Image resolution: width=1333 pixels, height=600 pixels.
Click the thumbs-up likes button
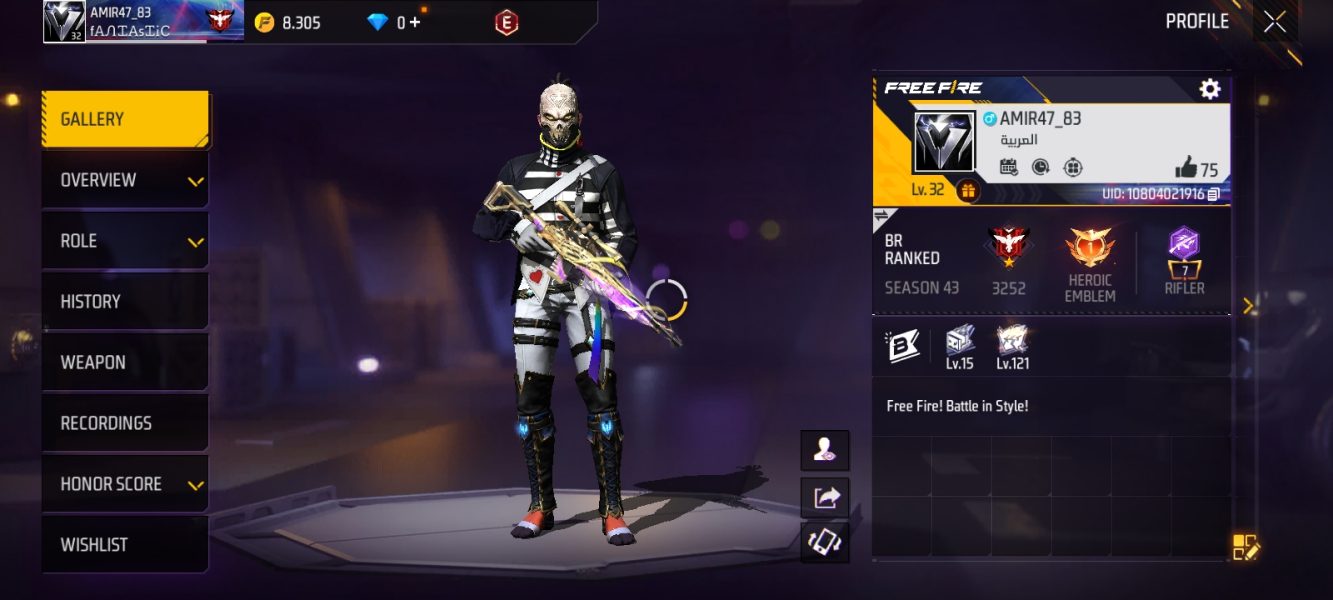pyautogui.click(x=1187, y=167)
